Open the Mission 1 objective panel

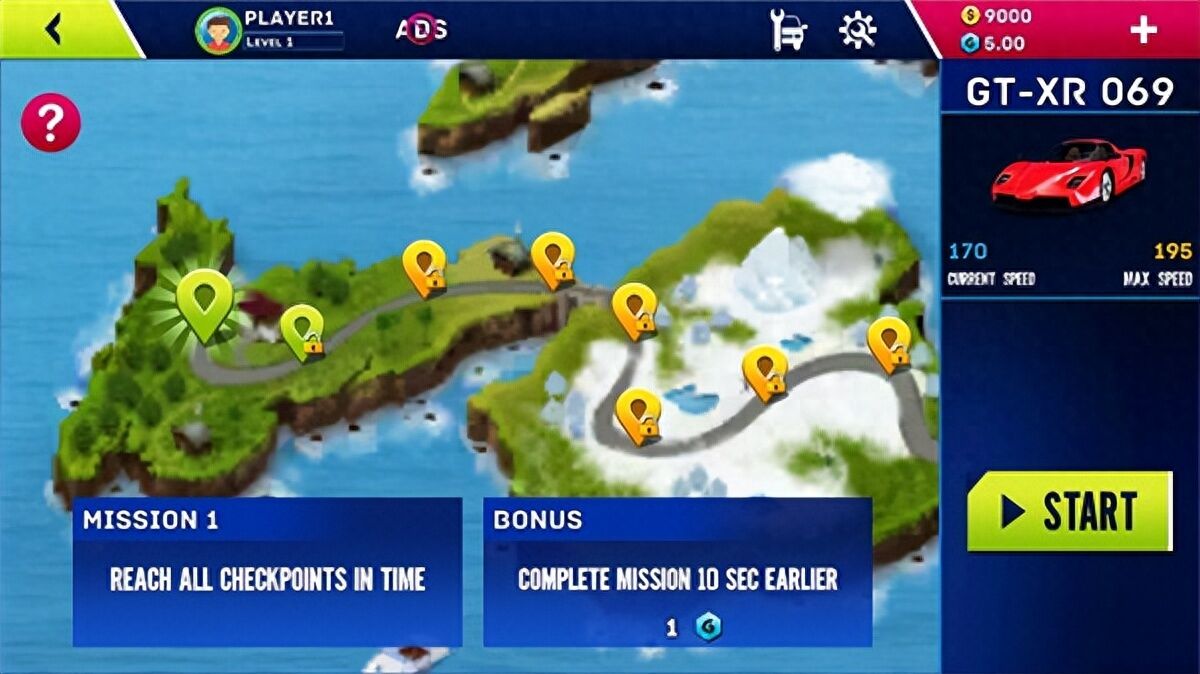pos(267,572)
